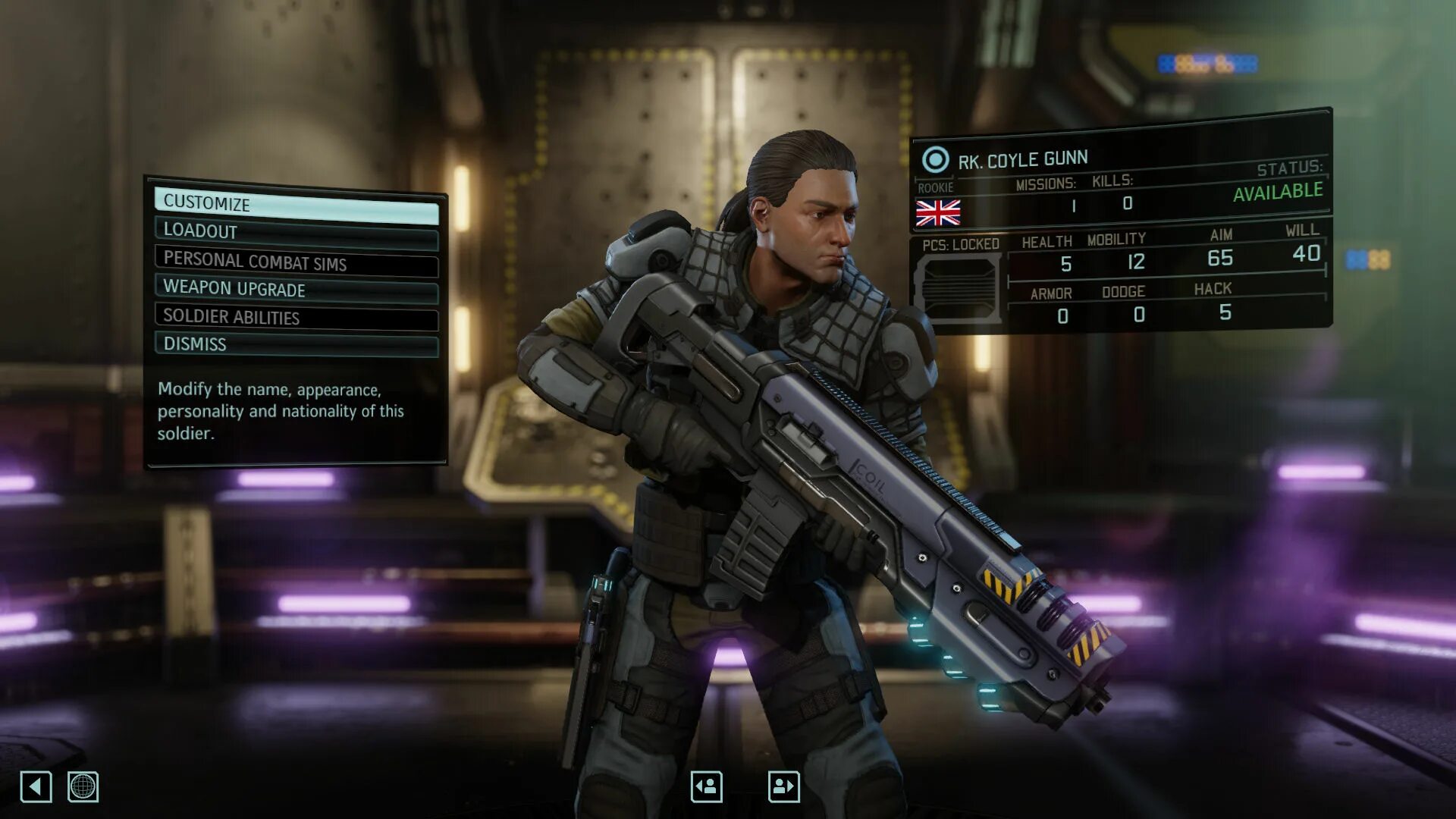
Task: Switch to the next soldier
Action: (783, 786)
